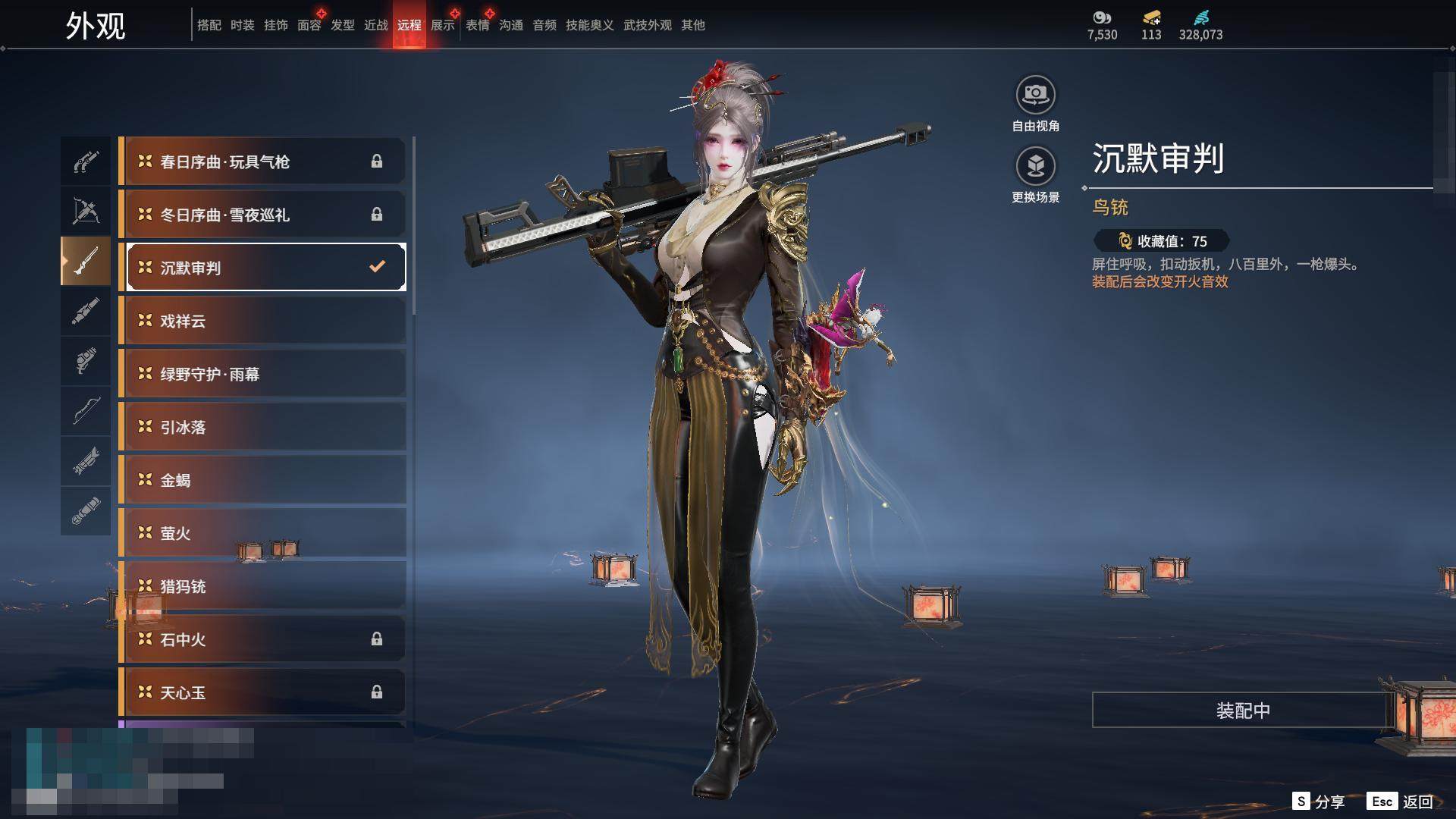The height and width of the screenshot is (819, 1456).
Task: Open the 武技外观 tab
Action: (647, 25)
